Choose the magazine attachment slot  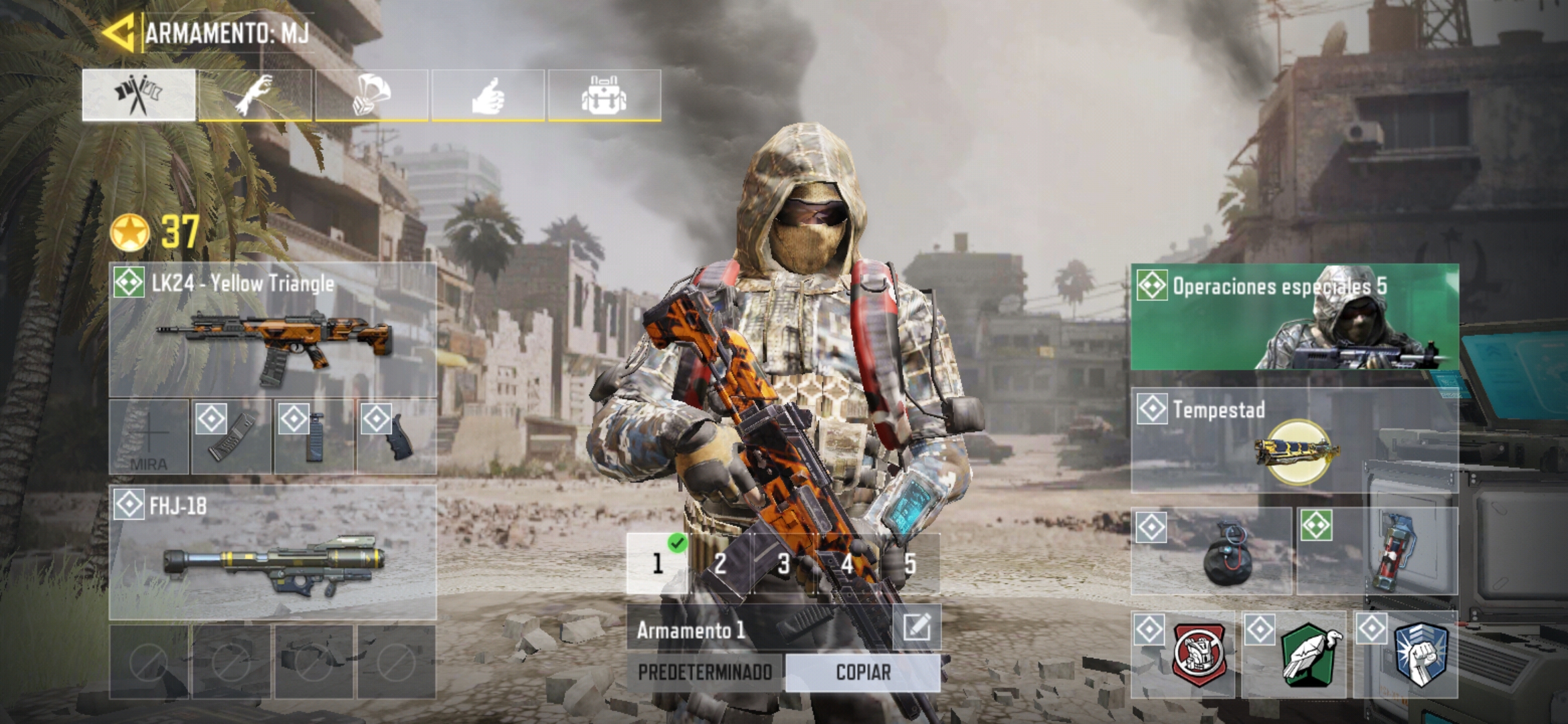pos(231,437)
